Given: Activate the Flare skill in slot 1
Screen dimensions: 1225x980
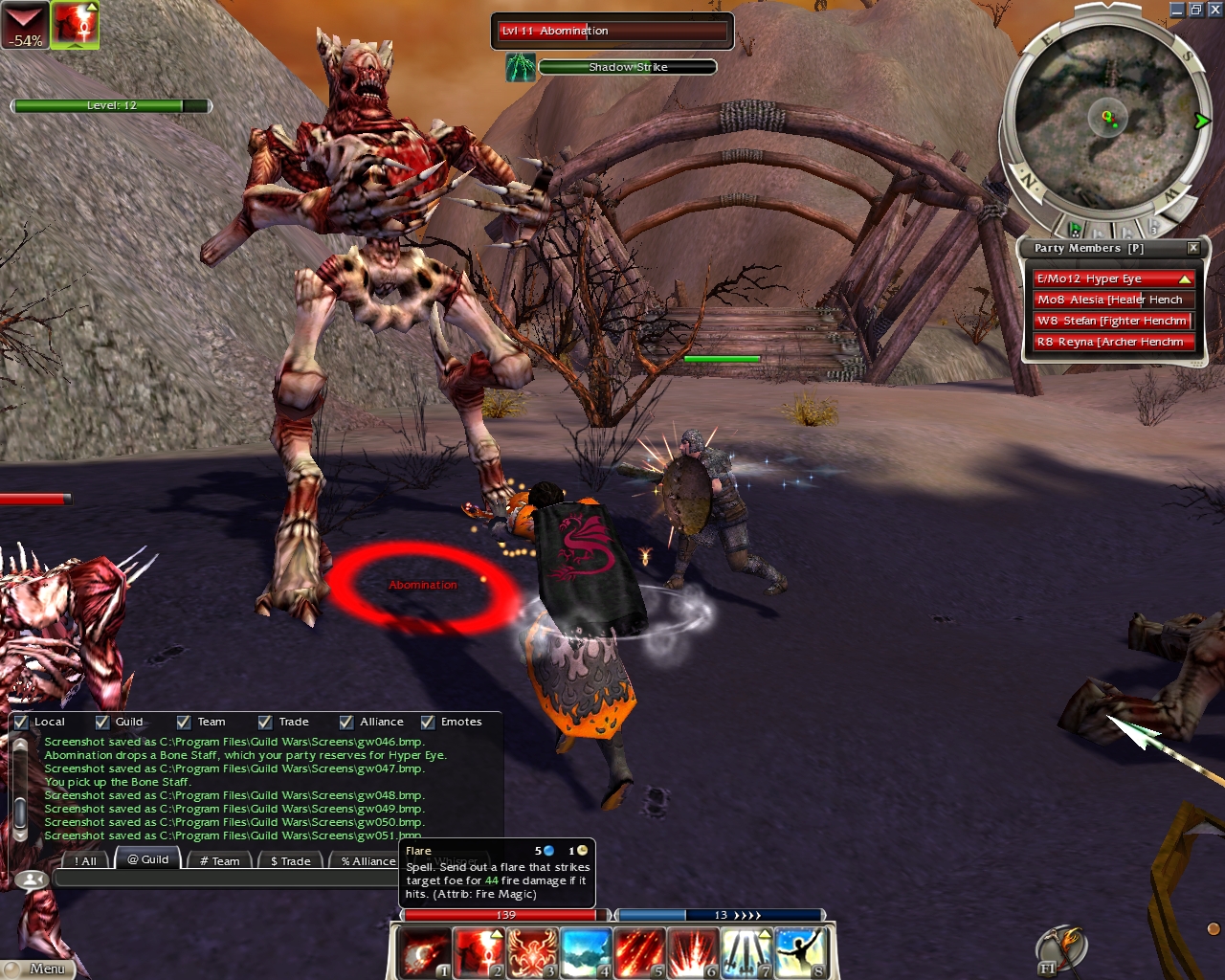Looking at the screenshot, I should pos(425,953).
